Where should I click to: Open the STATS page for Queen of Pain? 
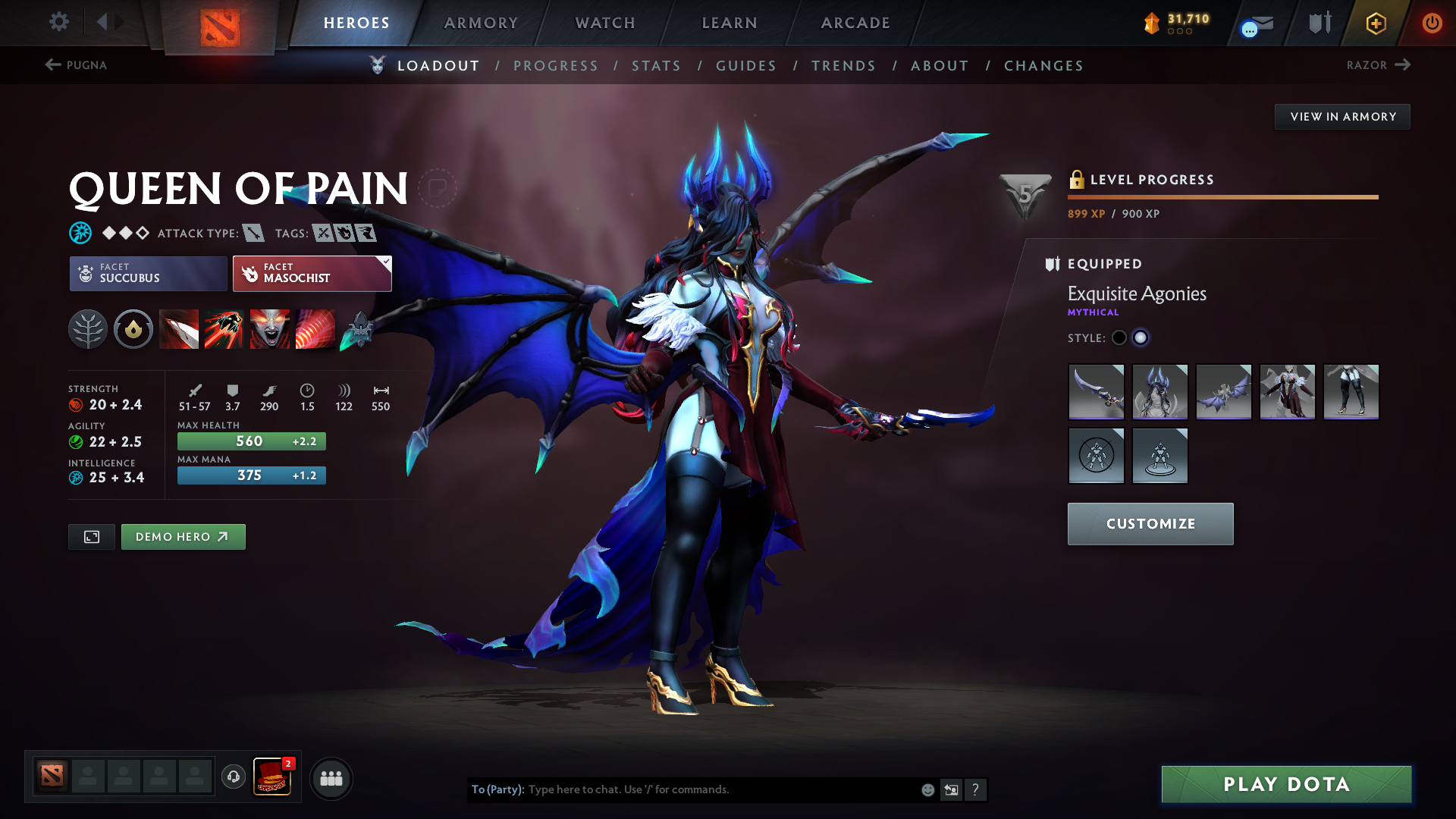656,66
